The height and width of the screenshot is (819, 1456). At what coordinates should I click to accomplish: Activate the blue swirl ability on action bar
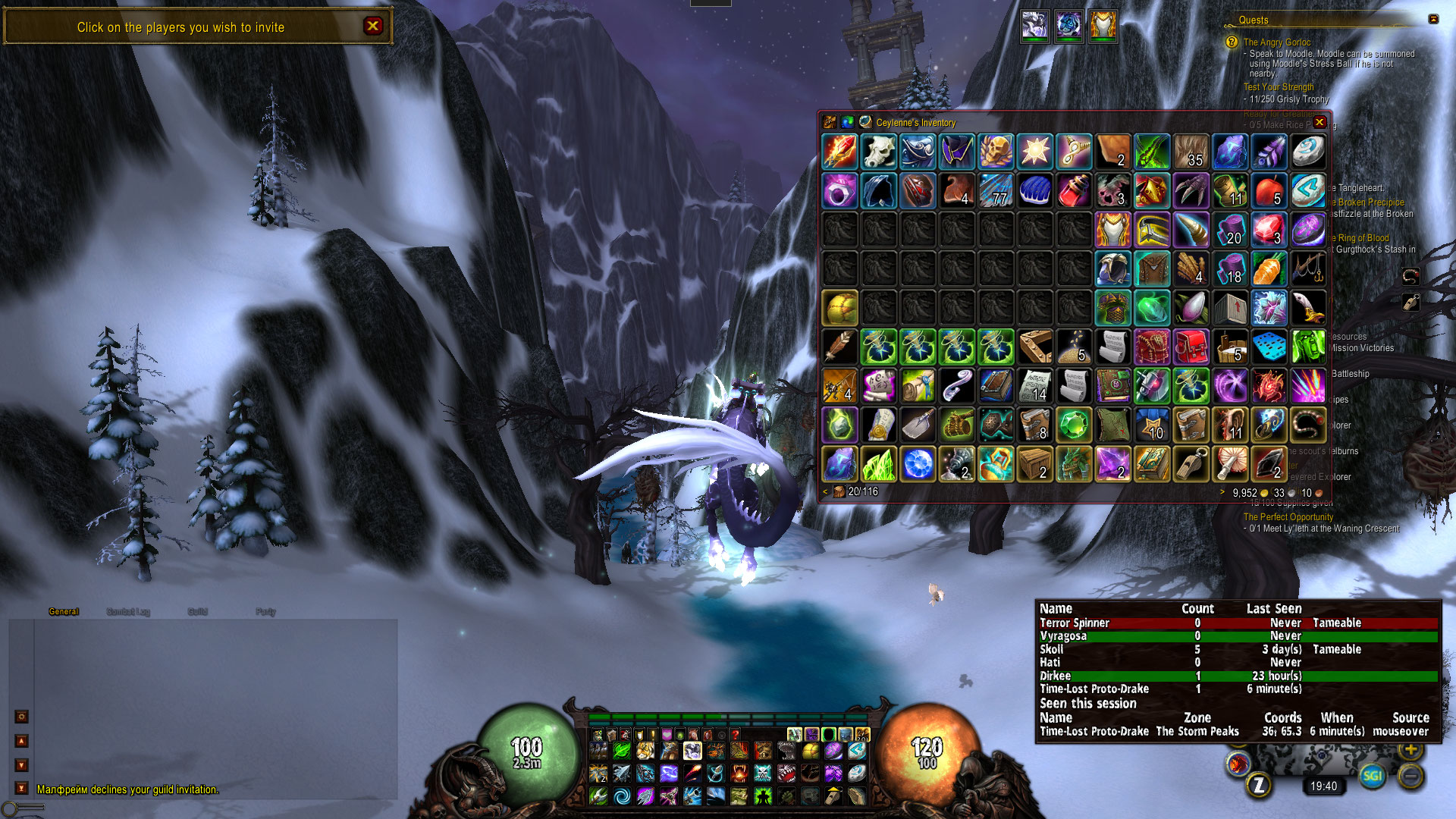(x=622, y=795)
